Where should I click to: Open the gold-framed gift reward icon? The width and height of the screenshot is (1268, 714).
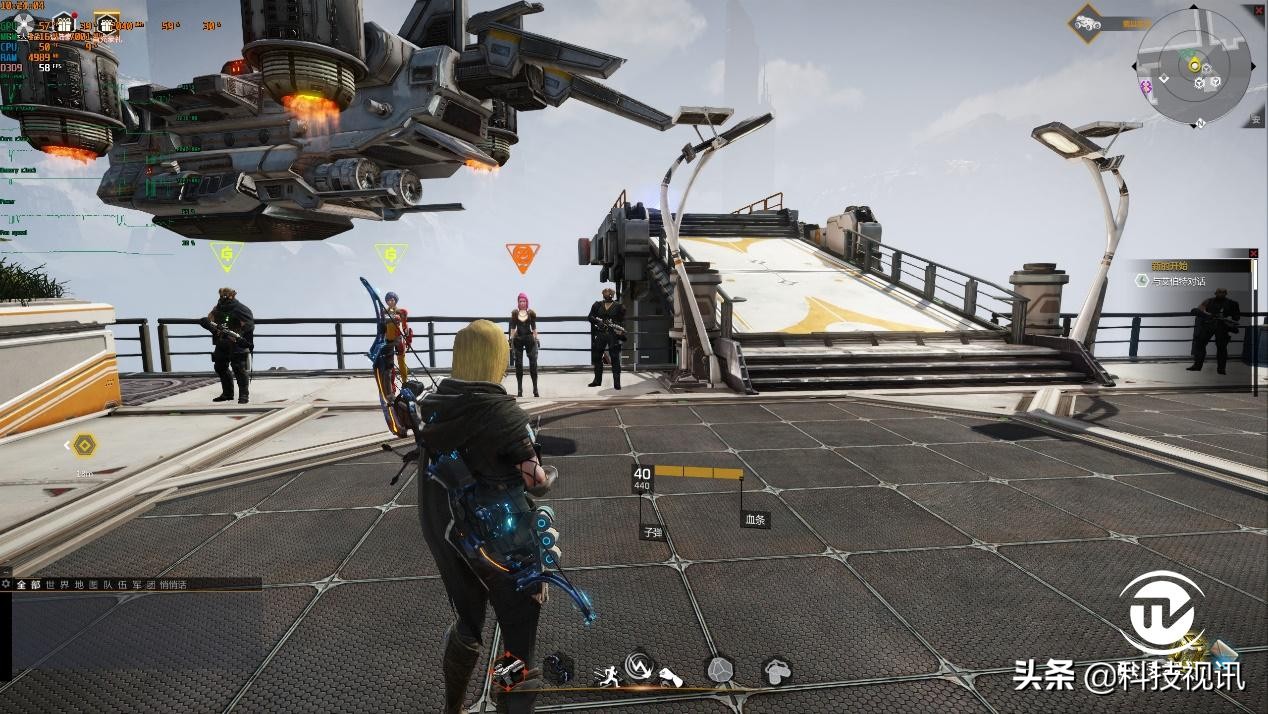[x=107, y=23]
